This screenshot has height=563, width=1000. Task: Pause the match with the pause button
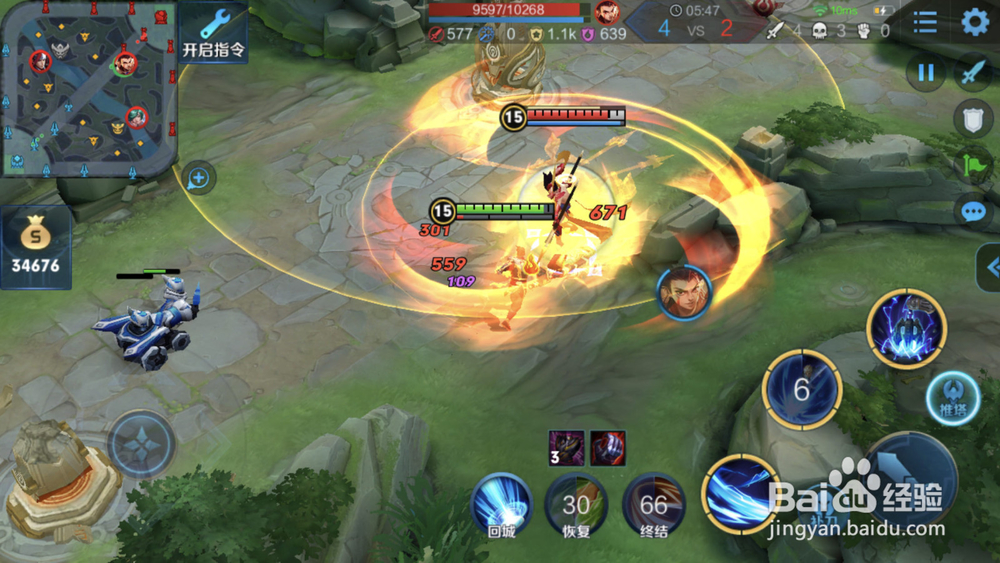pyautogui.click(x=926, y=73)
